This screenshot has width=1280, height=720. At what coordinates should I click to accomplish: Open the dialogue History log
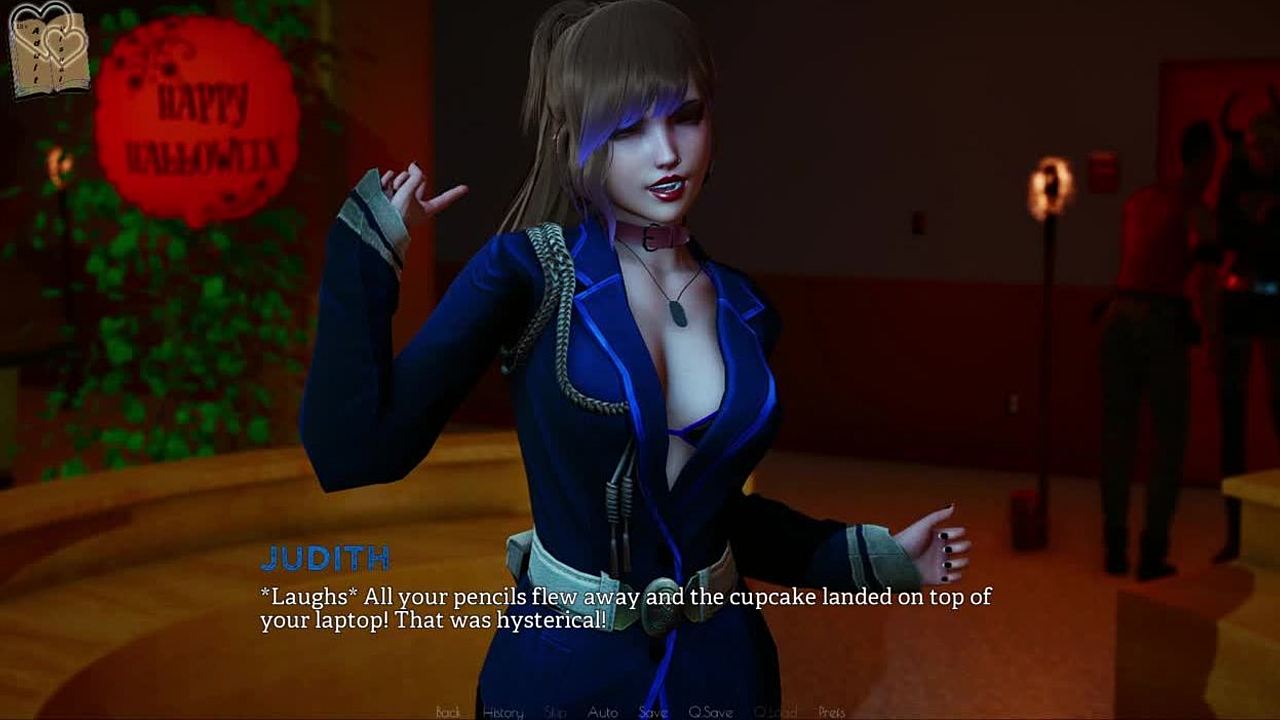pyautogui.click(x=503, y=712)
